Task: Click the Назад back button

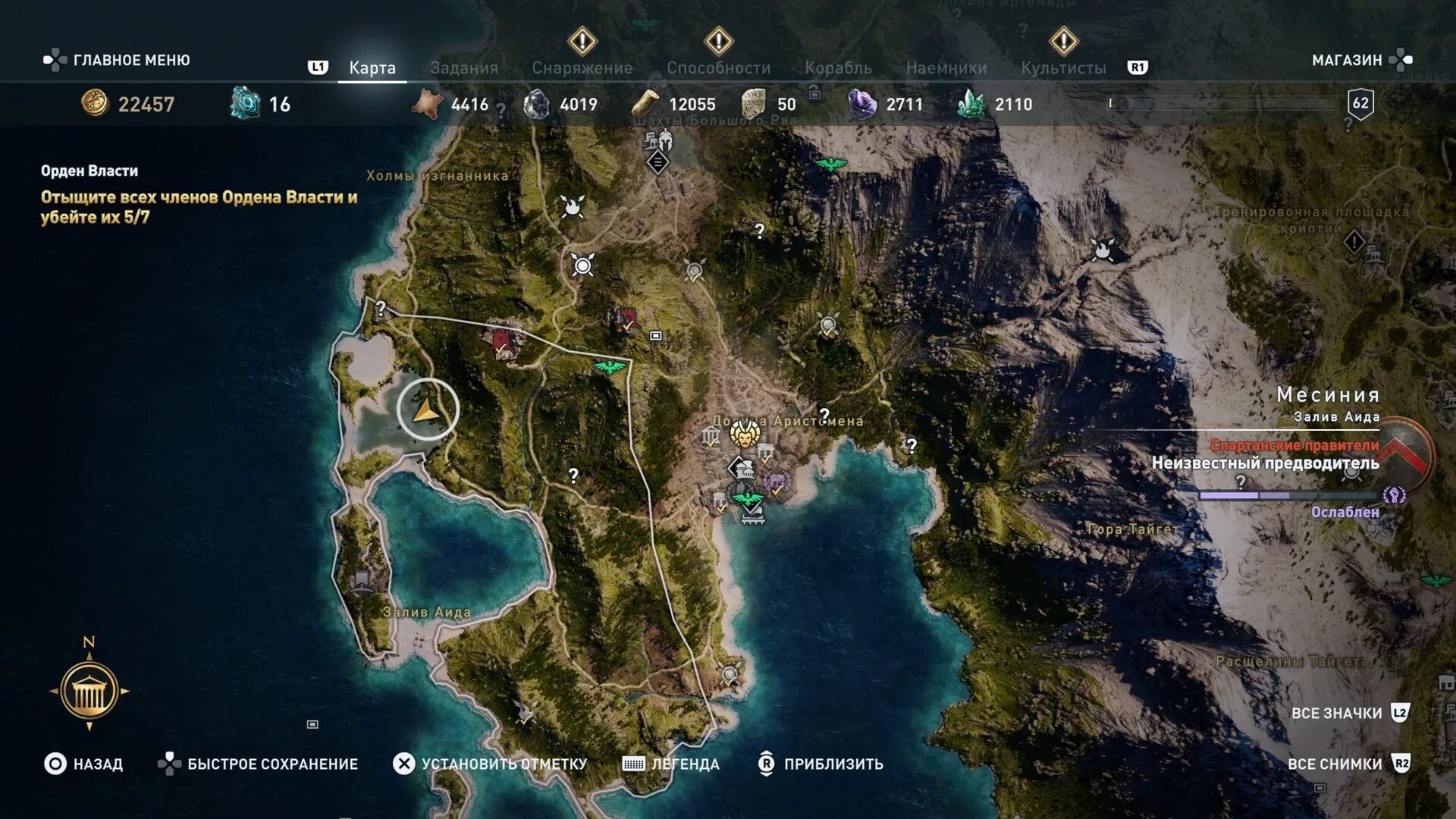Action: pyautogui.click(x=83, y=764)
